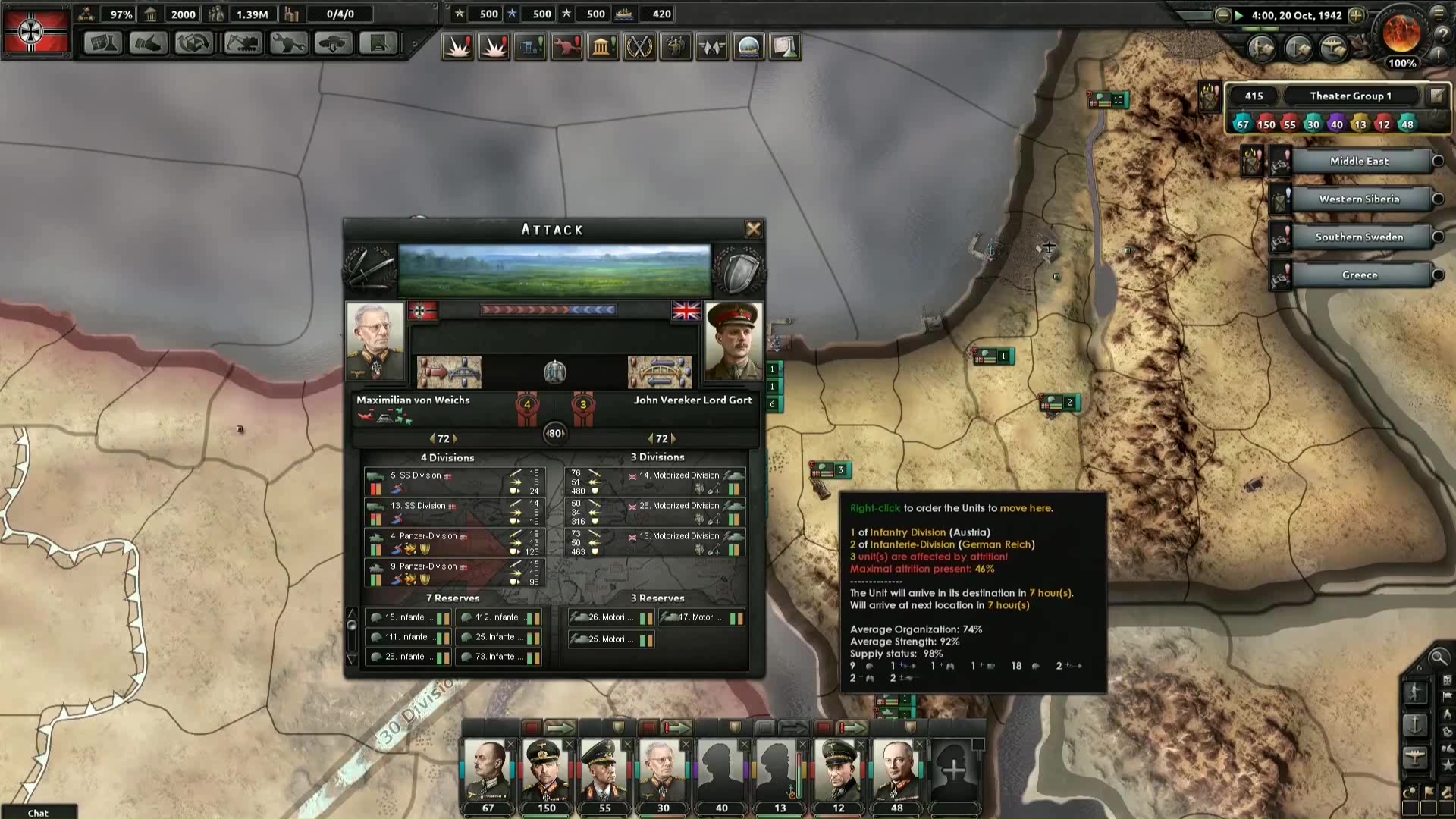The height and width of the screenshot is (819, 1456).
Task: Open the logistics wrench icon
Action: (287, 44)
